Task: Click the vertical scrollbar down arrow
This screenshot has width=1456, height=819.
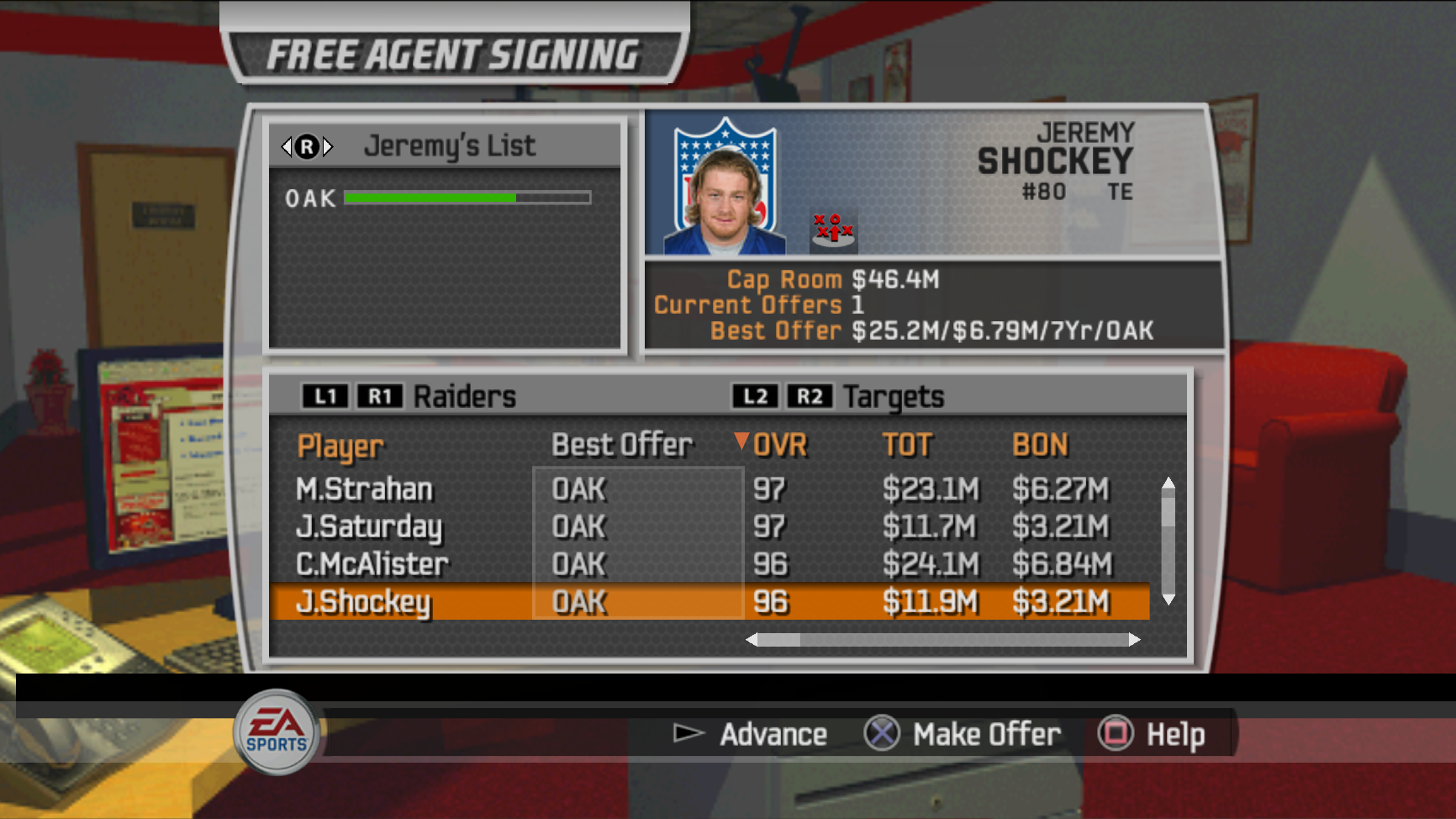Action: 1168,599
